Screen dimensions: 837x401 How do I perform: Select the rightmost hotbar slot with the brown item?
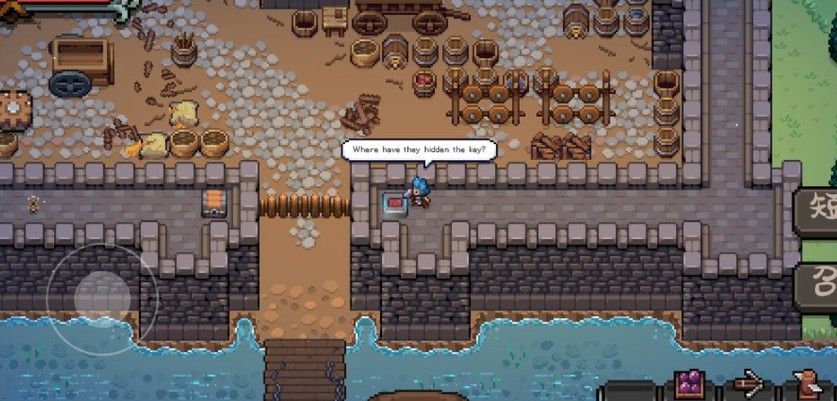tap(803, 385)
